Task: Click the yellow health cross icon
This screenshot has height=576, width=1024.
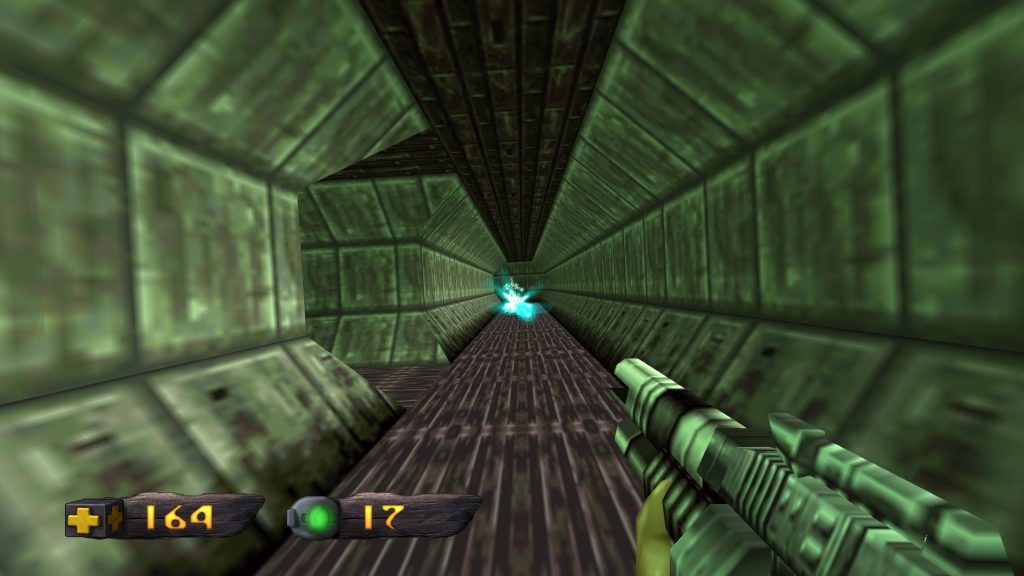Action: (x=86, y=518)
